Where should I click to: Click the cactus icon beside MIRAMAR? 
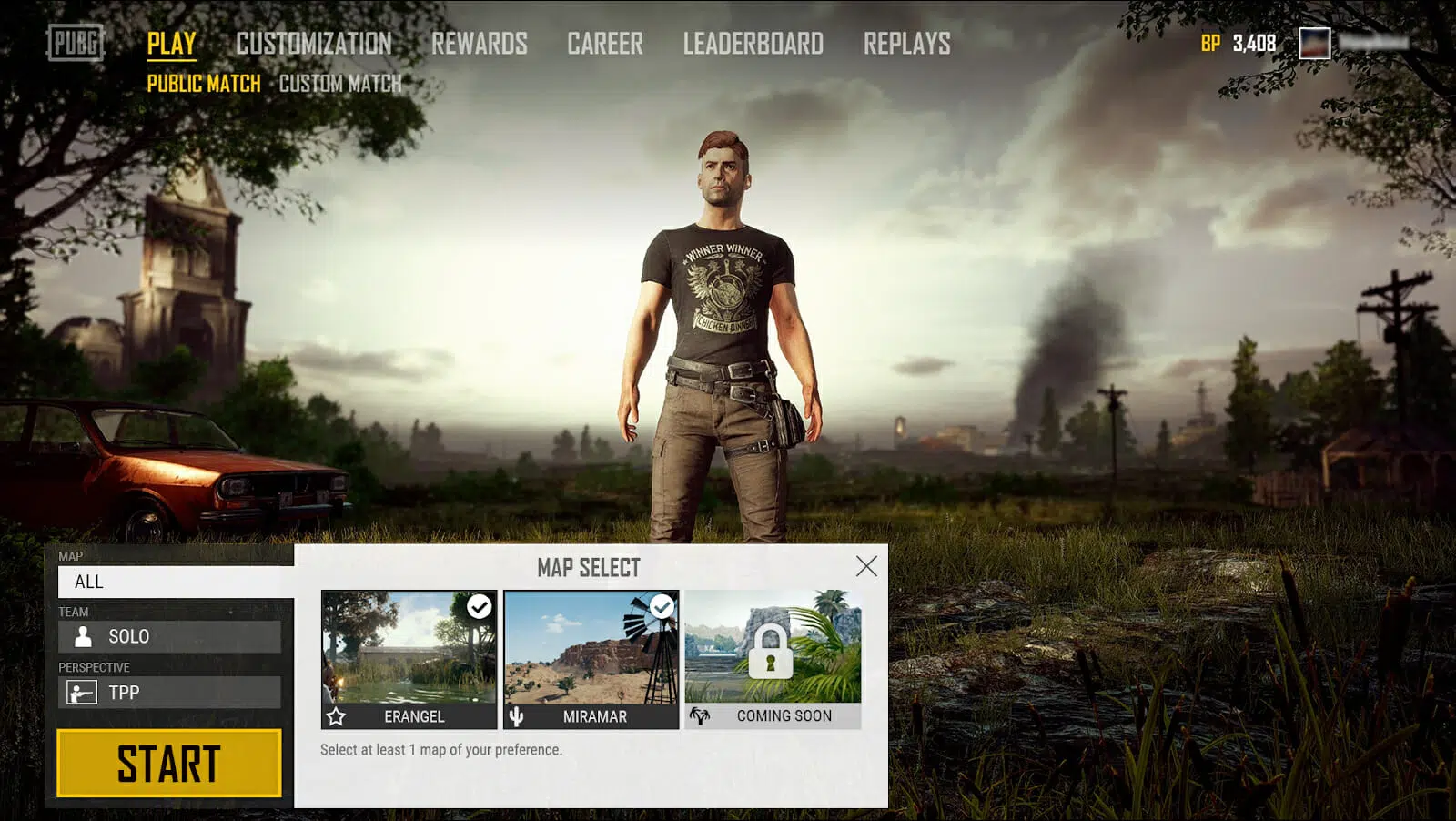click(516, 717)
